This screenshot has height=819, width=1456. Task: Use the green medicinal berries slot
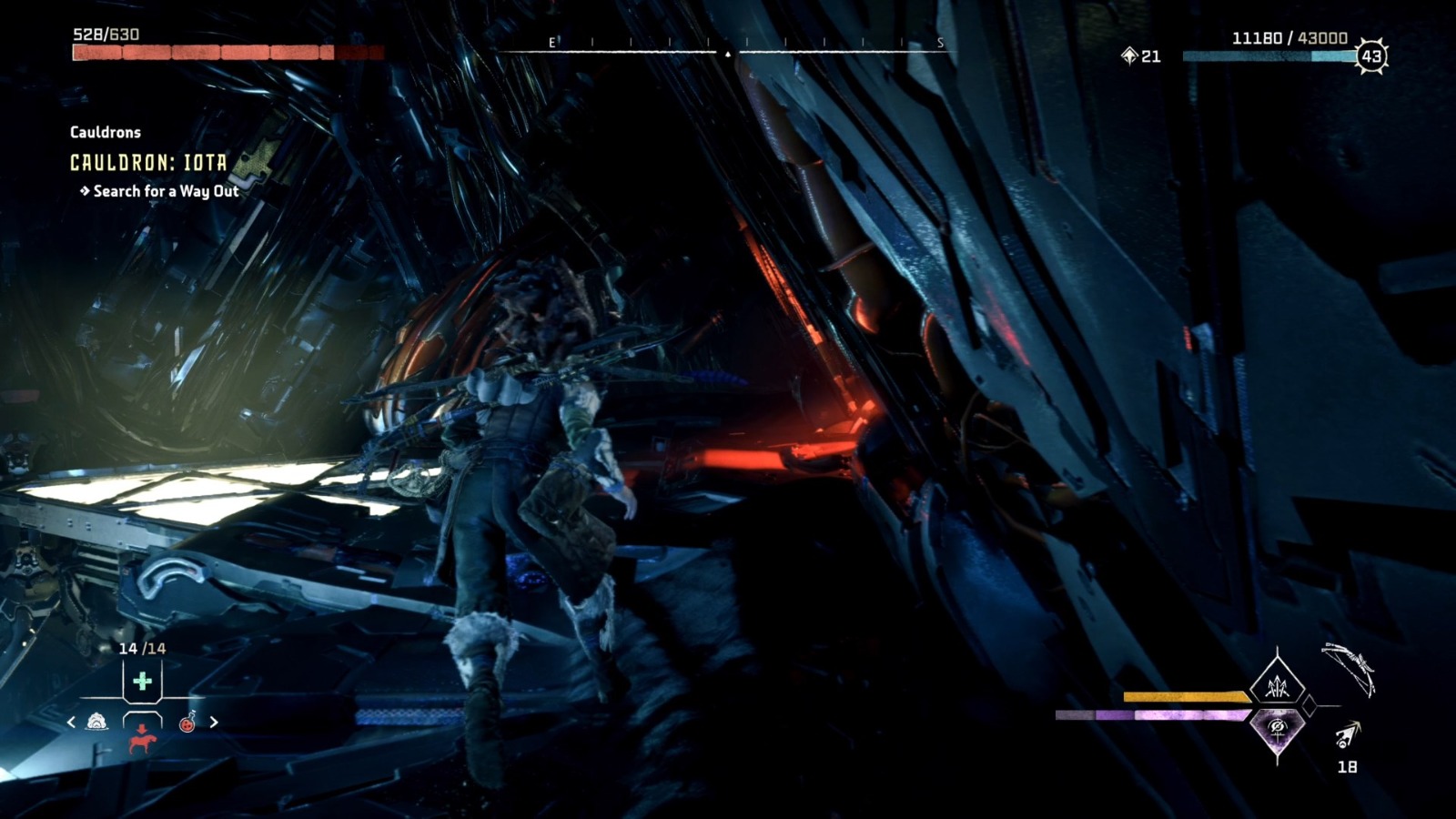[x=142, y=681]
